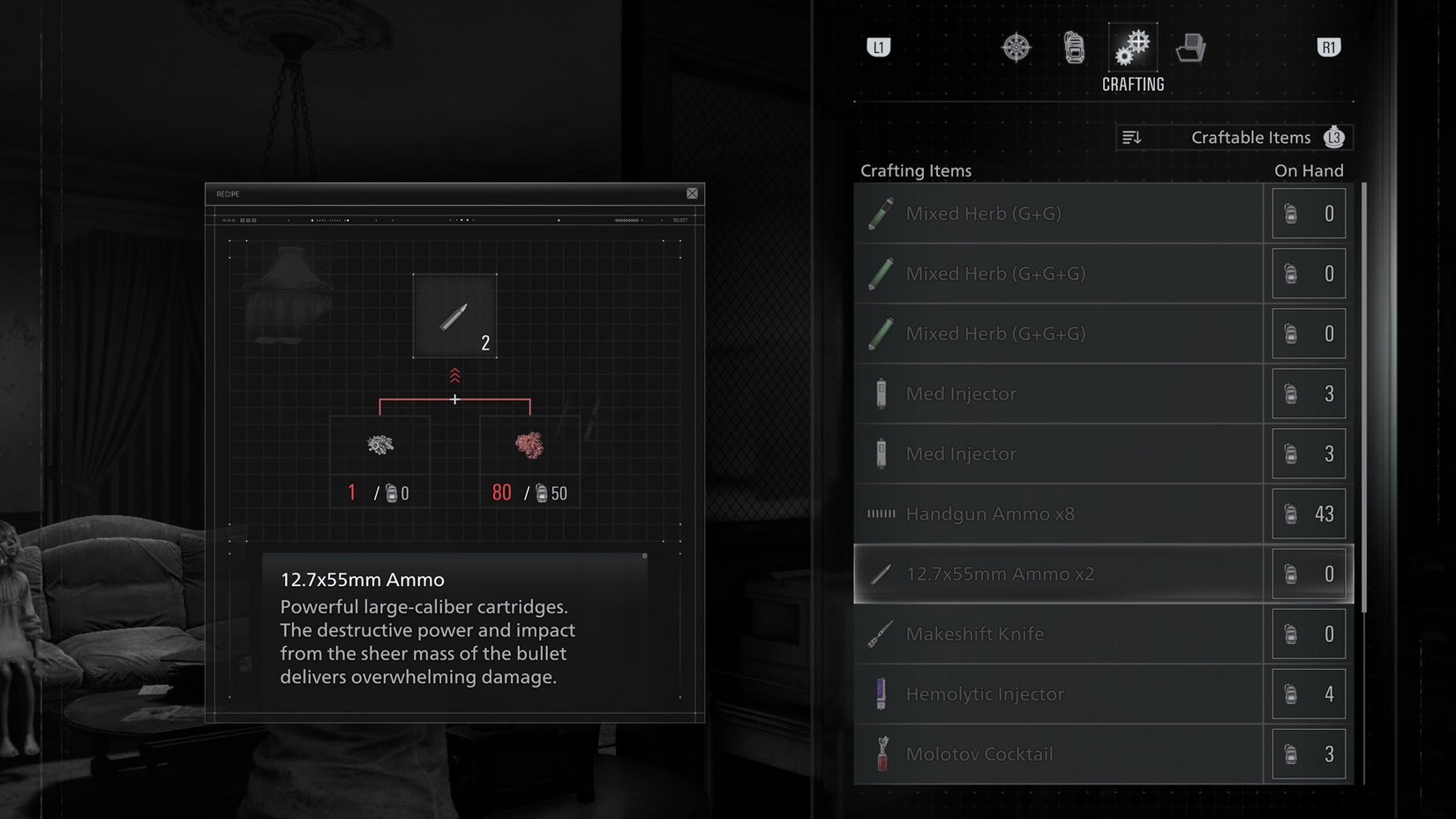The image size is (1456, 819).
Task: Select the backpack inventory icon
Action: (1074, 48)
